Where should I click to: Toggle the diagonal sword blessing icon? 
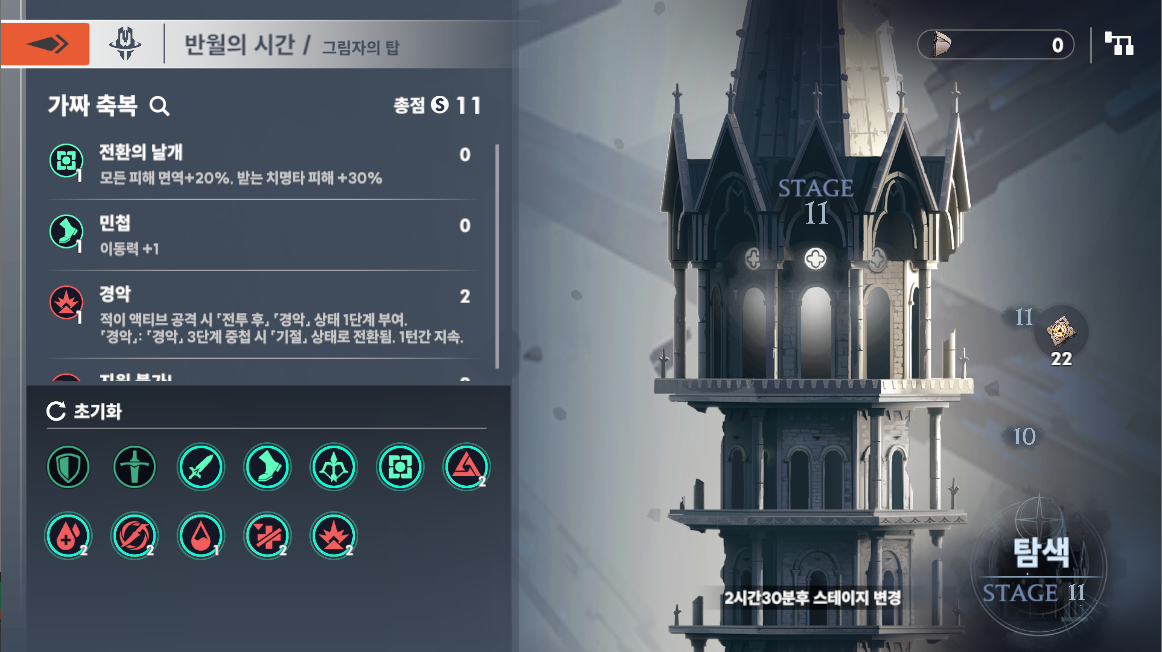point(200,467)
